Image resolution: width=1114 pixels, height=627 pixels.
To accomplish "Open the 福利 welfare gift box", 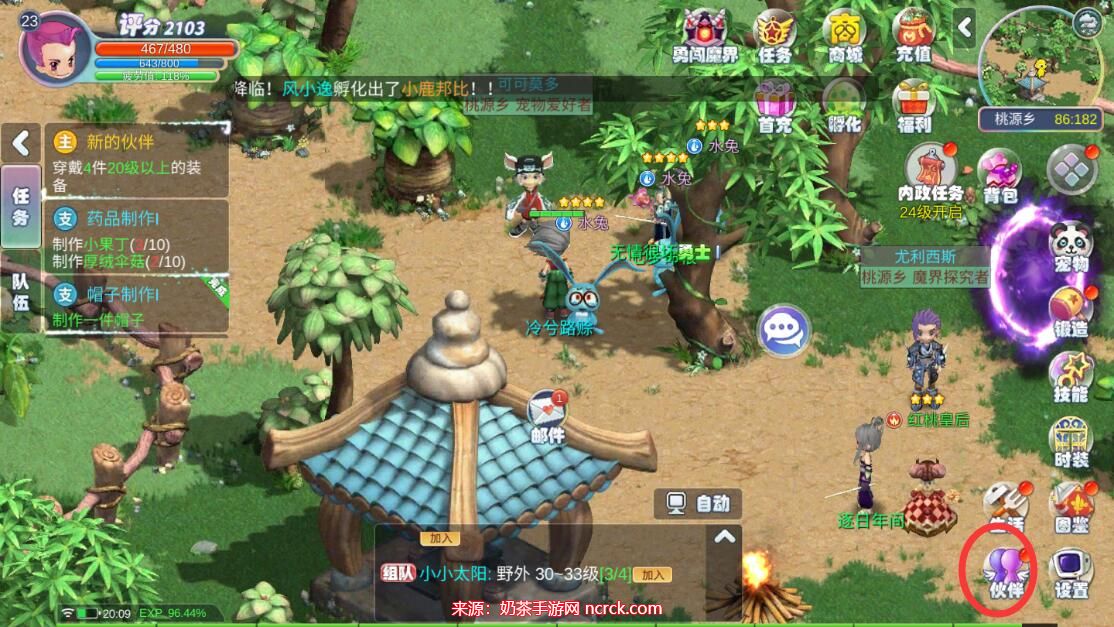I will coord(913,104).
